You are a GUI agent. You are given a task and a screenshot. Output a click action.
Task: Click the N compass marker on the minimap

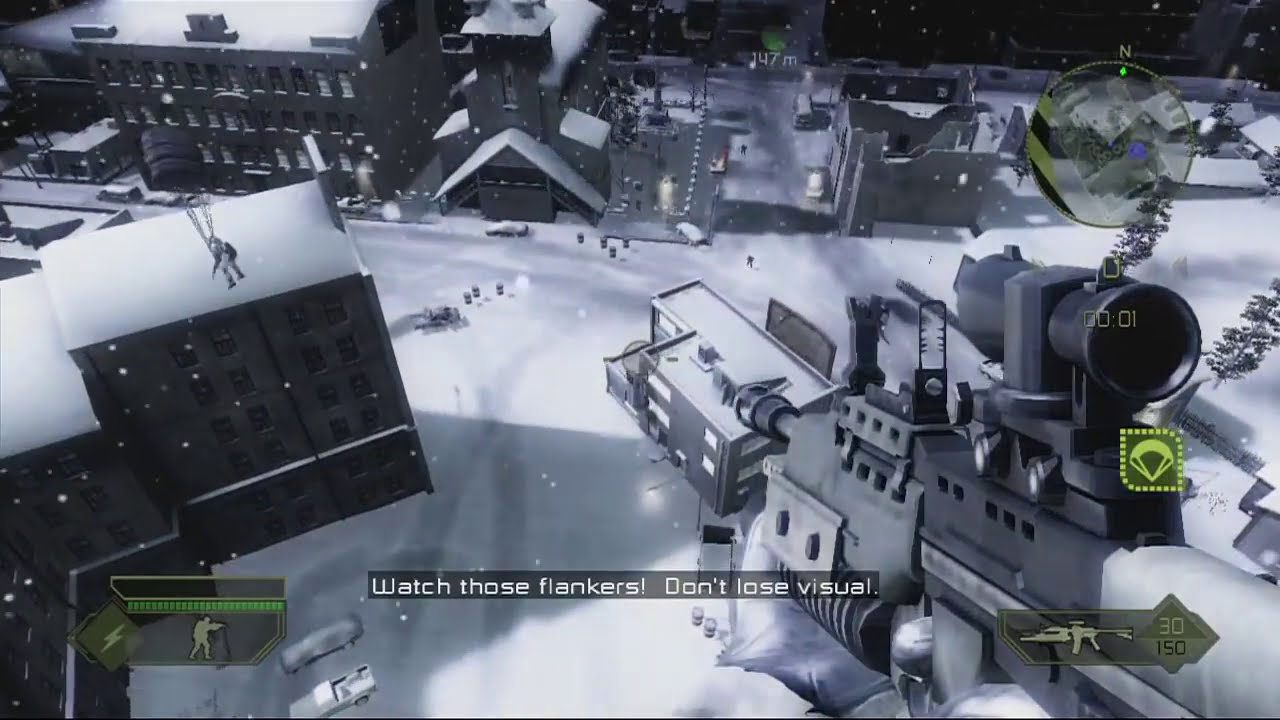[1126, 50]
